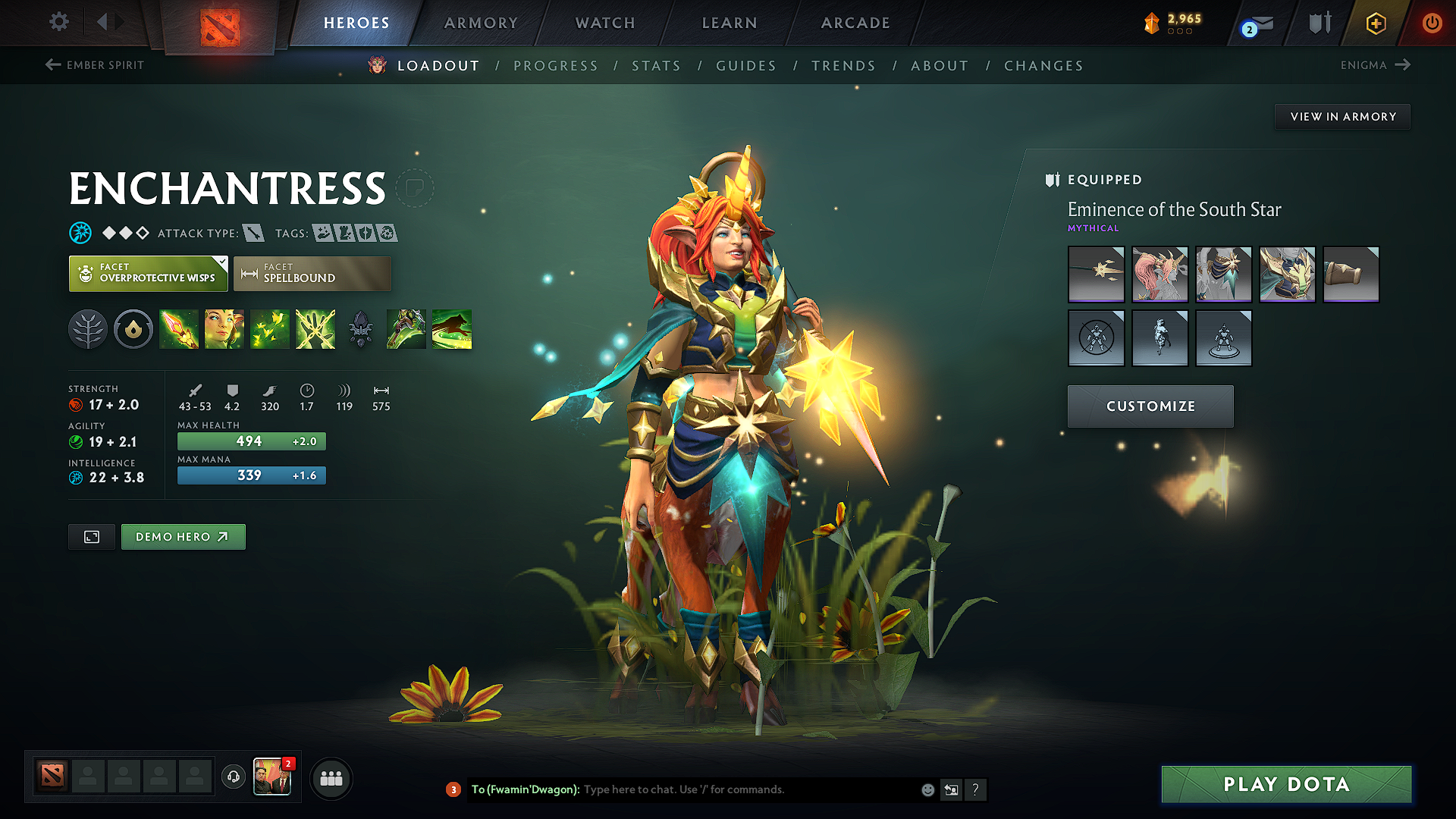Screen dimensions: 1456x819
Task: Click the Nature's Attendants ability icon
Action: (x=270, y=329)
